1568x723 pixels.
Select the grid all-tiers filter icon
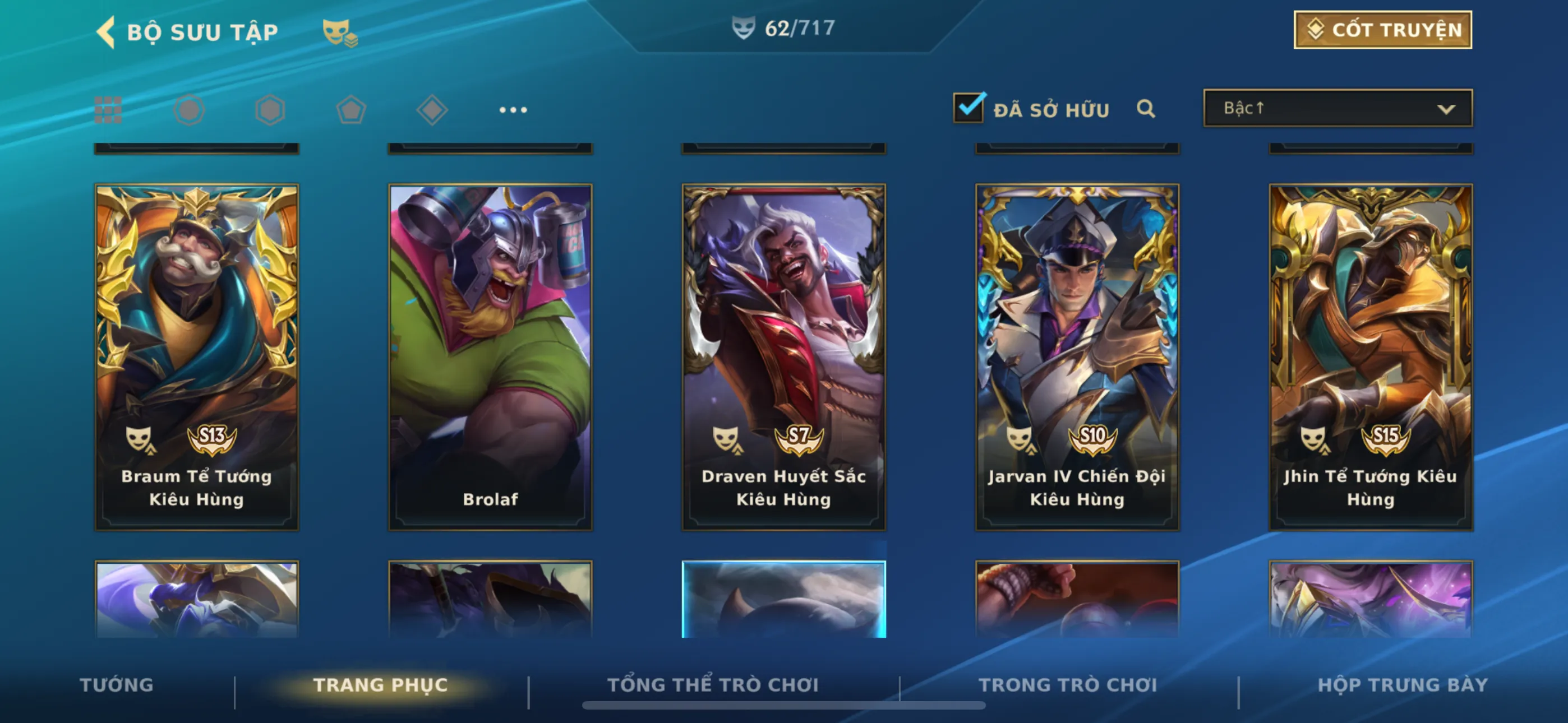(108, 110)
